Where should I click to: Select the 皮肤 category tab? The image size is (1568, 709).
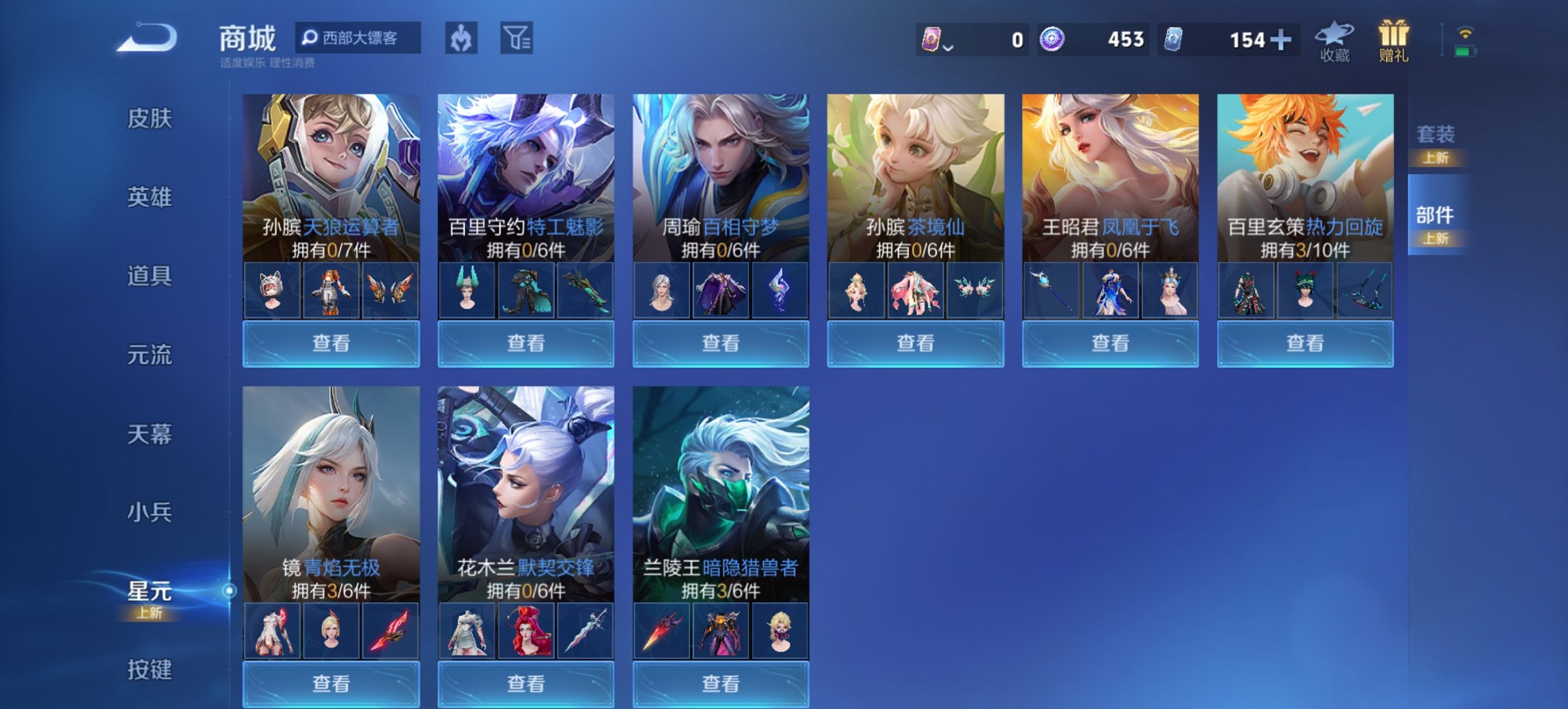click(x=152, y=118)
